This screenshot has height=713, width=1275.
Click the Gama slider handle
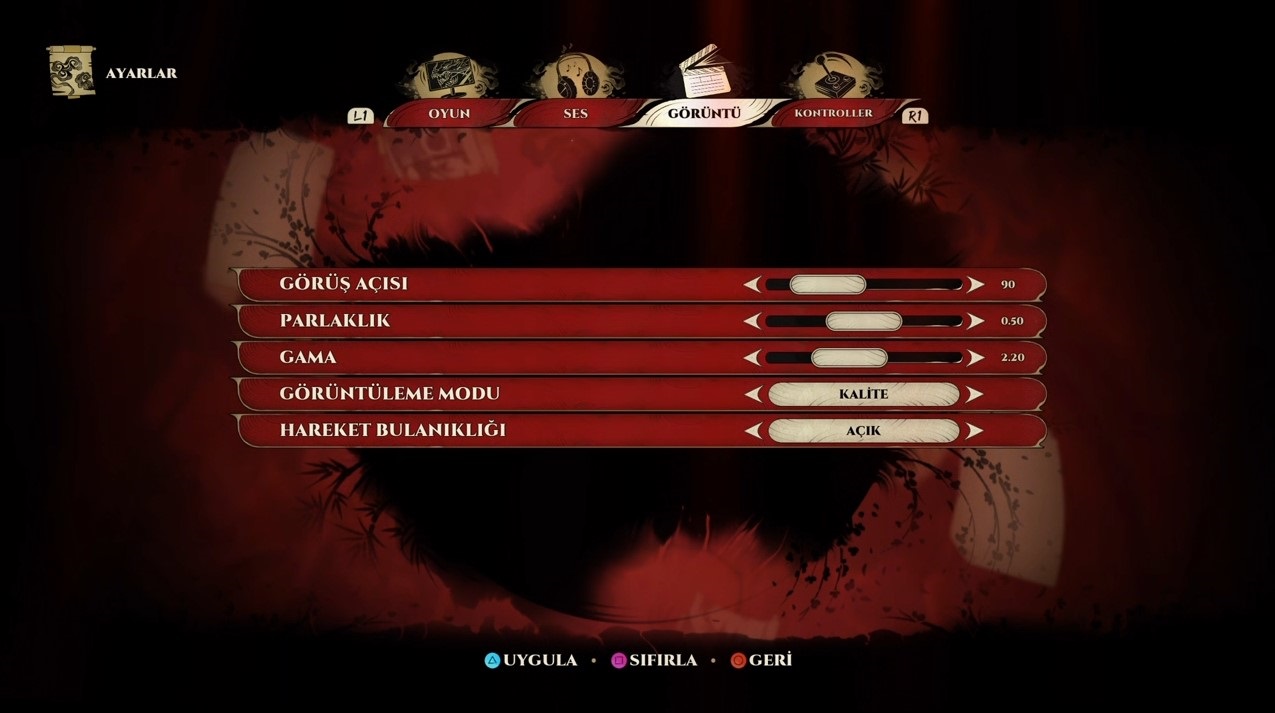coord(849,357)
